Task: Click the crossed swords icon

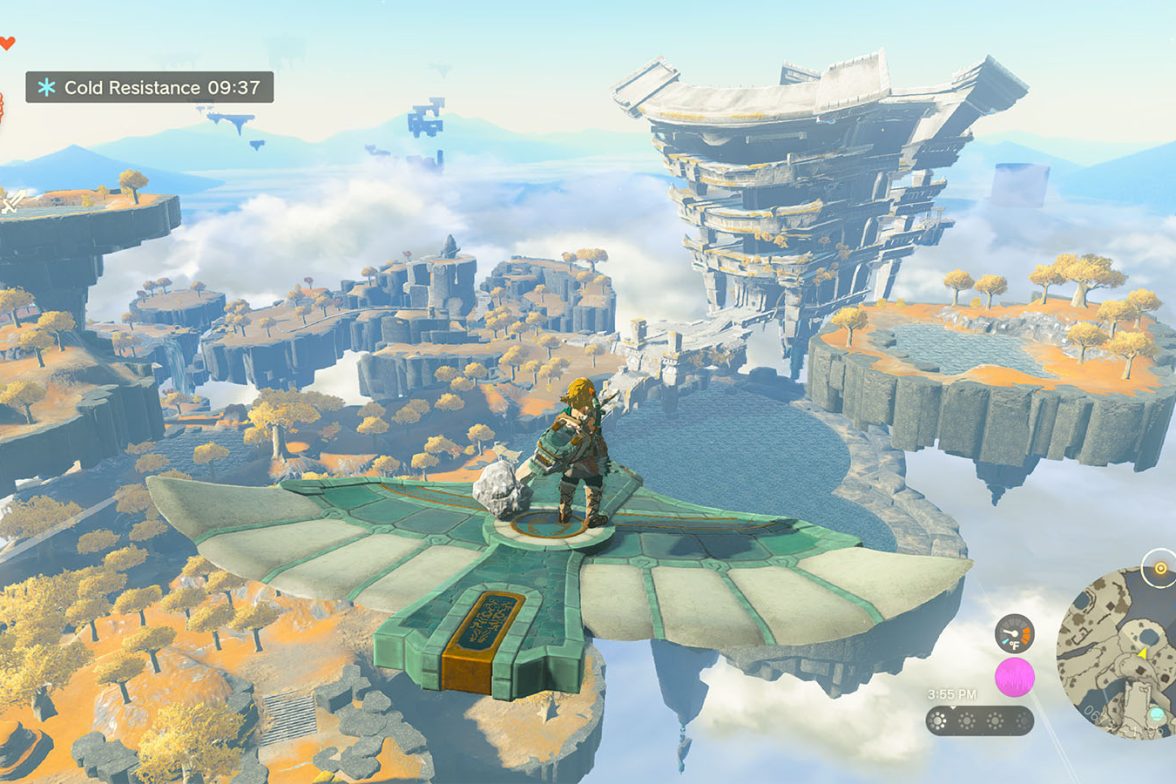Action: click(12, 202)
